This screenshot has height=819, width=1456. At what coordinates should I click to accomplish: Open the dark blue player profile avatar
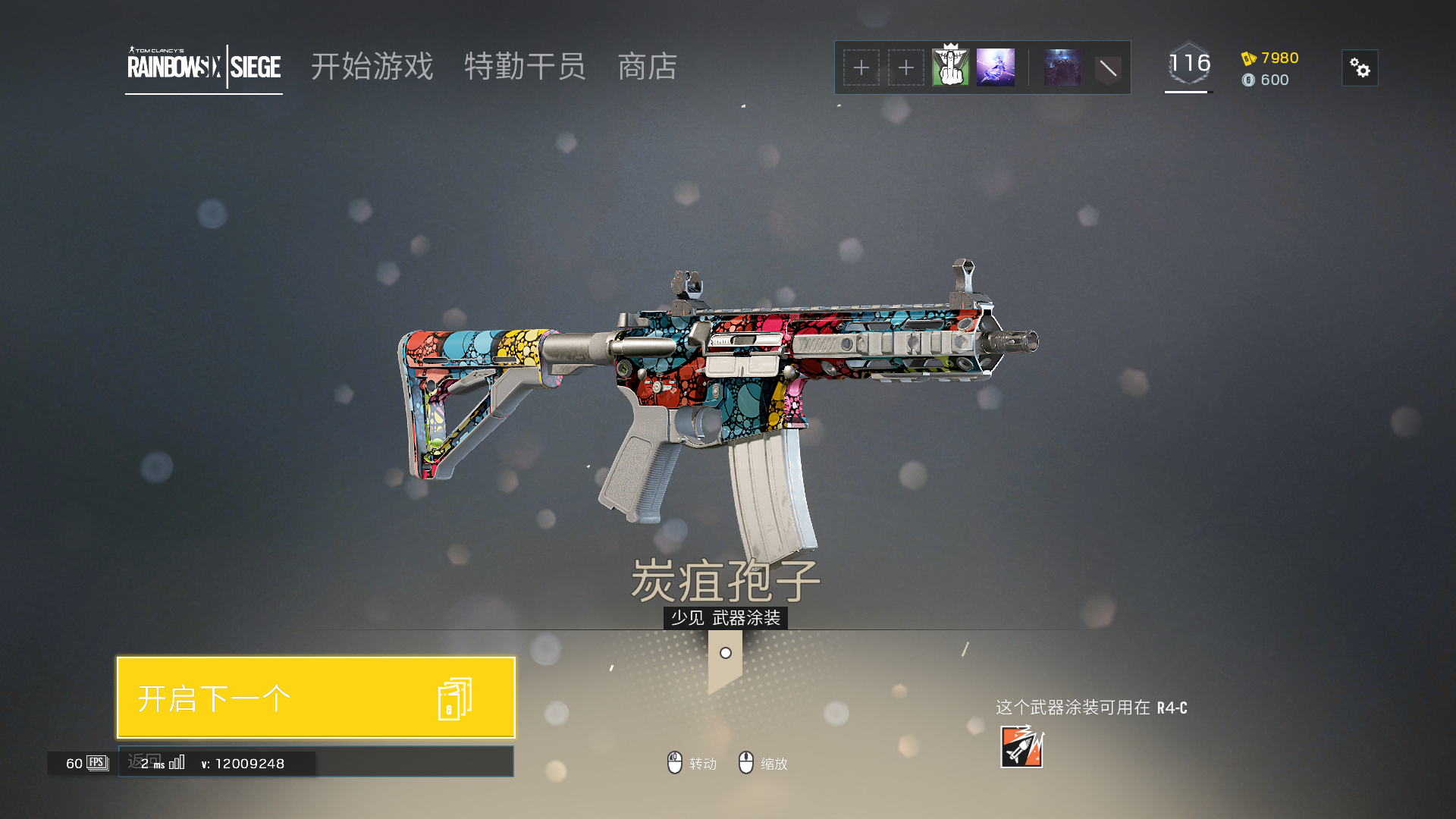pyautogui.click(x=1062, y=67)
